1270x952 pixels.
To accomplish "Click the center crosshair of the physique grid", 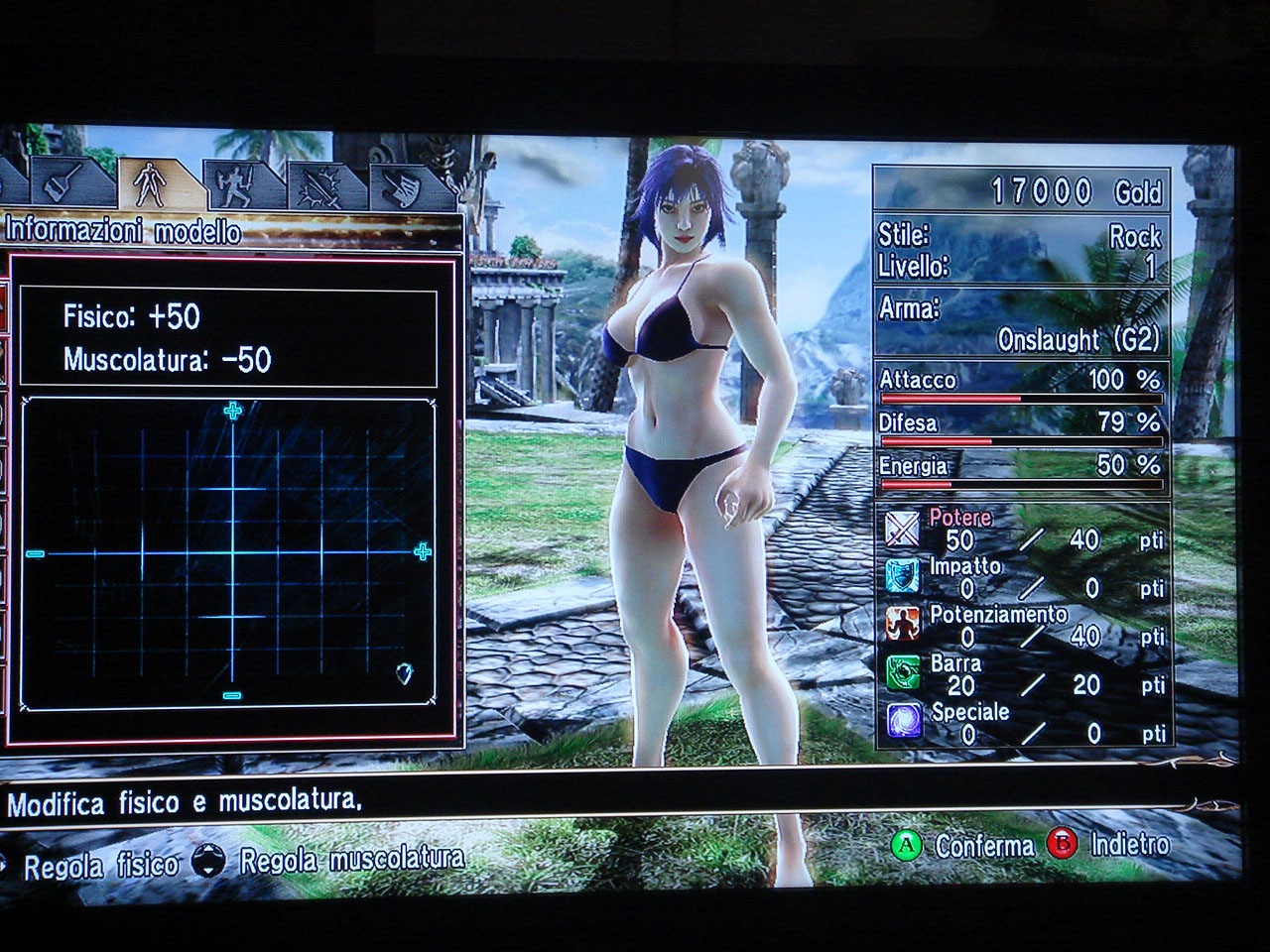I will (x=232, y=552).
